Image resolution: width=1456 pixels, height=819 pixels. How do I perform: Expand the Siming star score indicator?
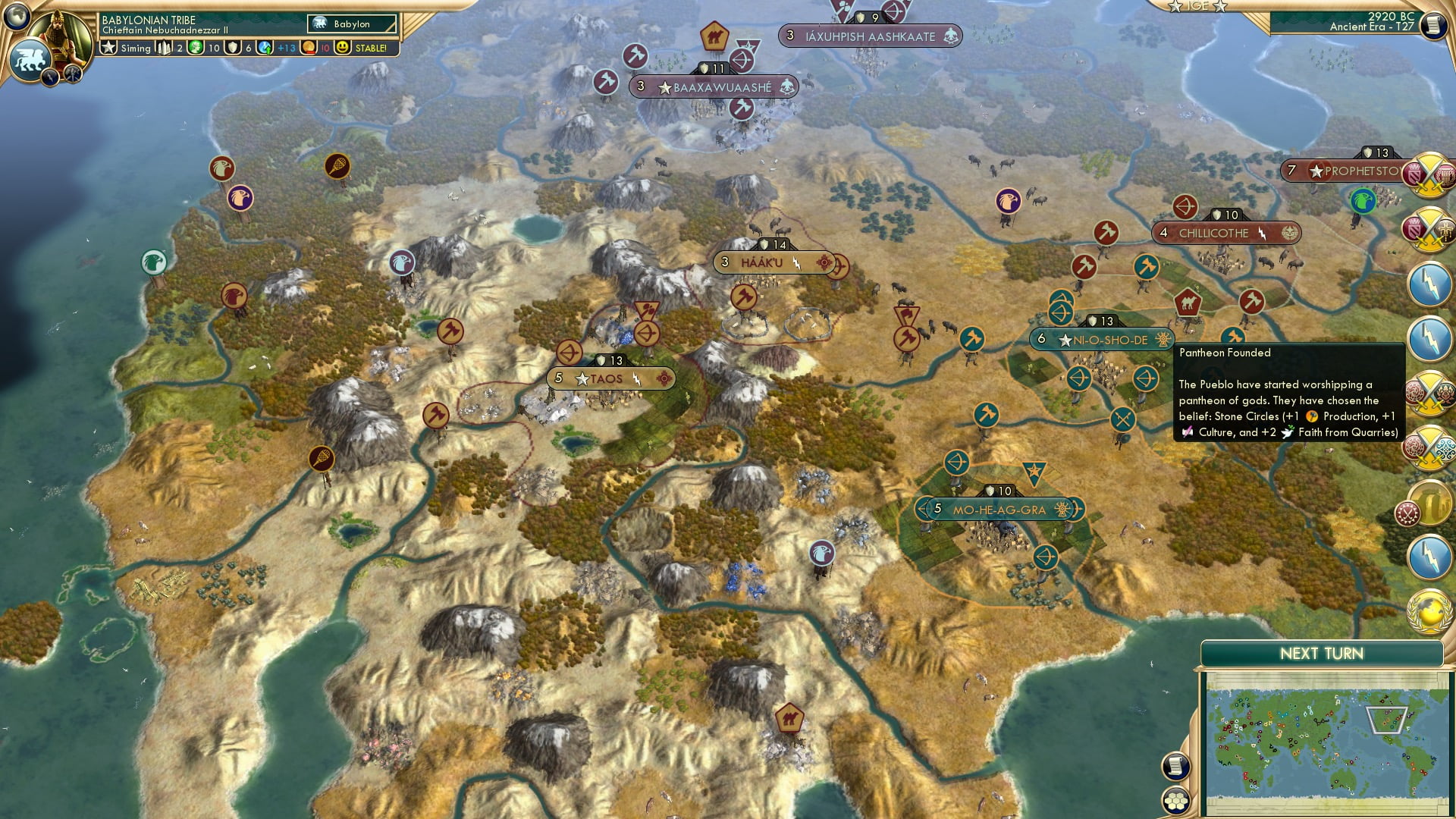click(108, 48)
